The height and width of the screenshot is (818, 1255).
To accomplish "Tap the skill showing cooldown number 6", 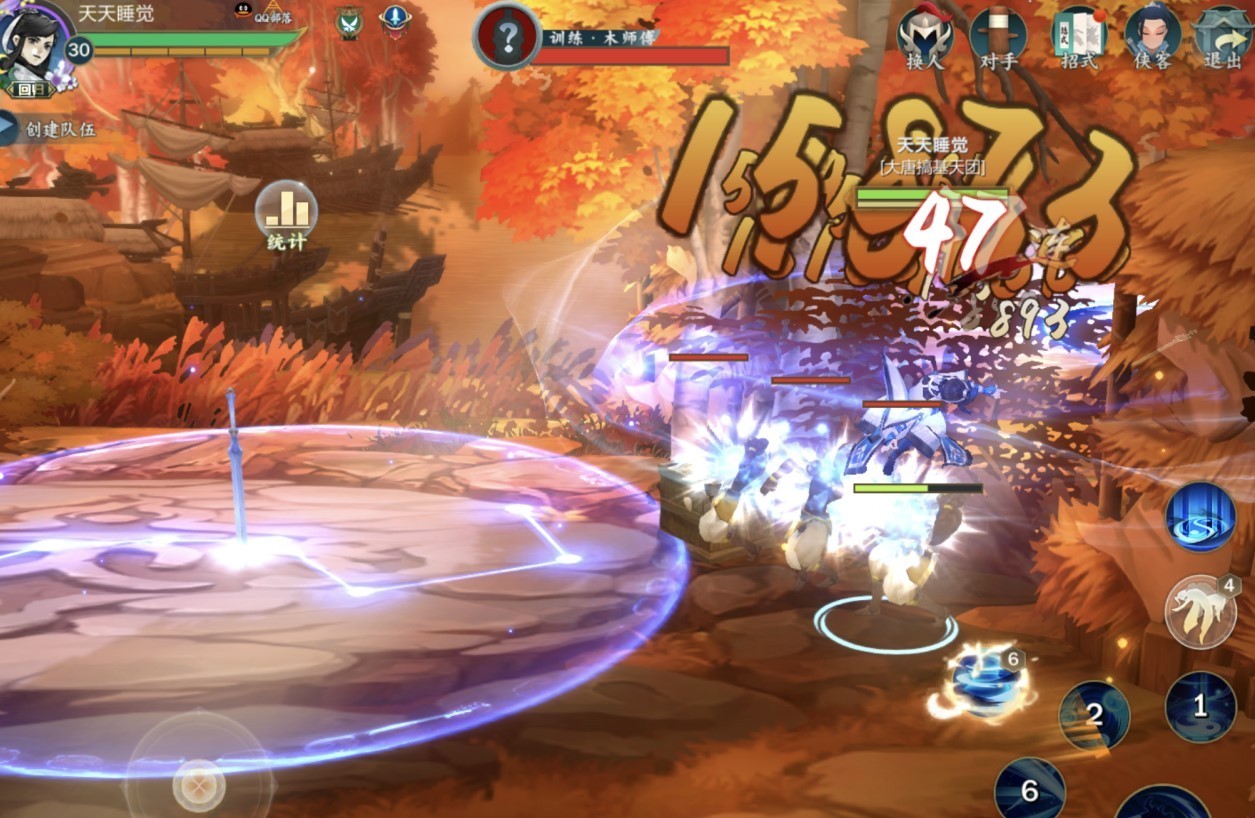I will 1029,791.
